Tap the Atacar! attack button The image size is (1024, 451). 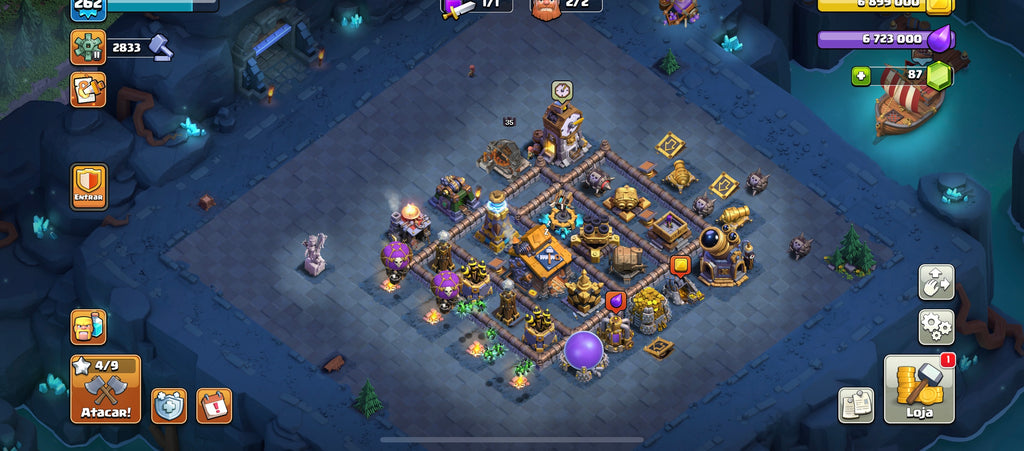click(105, 388)
